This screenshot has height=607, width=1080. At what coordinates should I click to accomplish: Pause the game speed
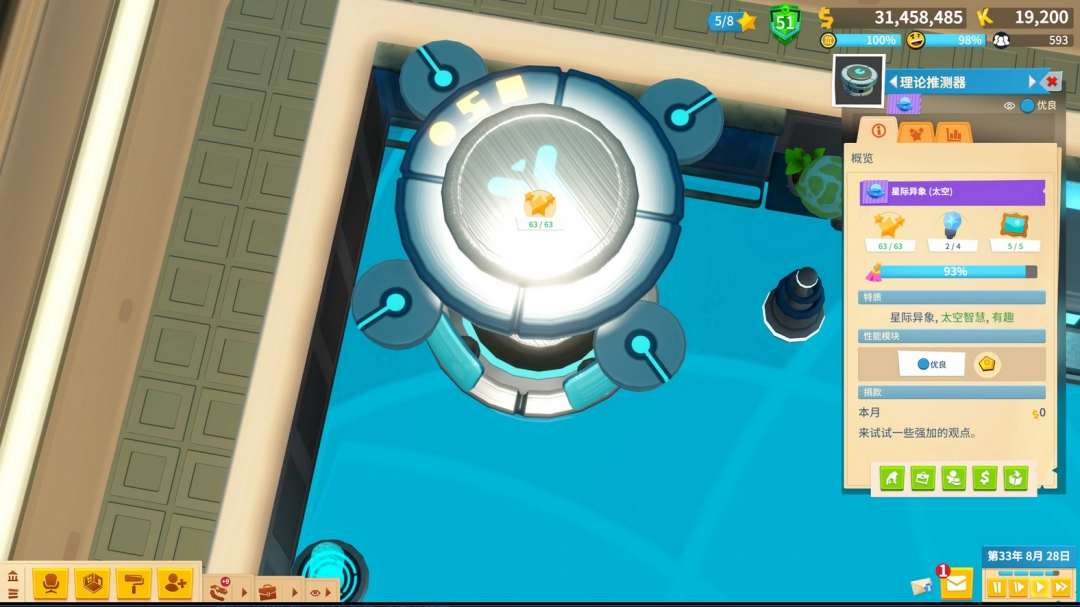(996, 587)
